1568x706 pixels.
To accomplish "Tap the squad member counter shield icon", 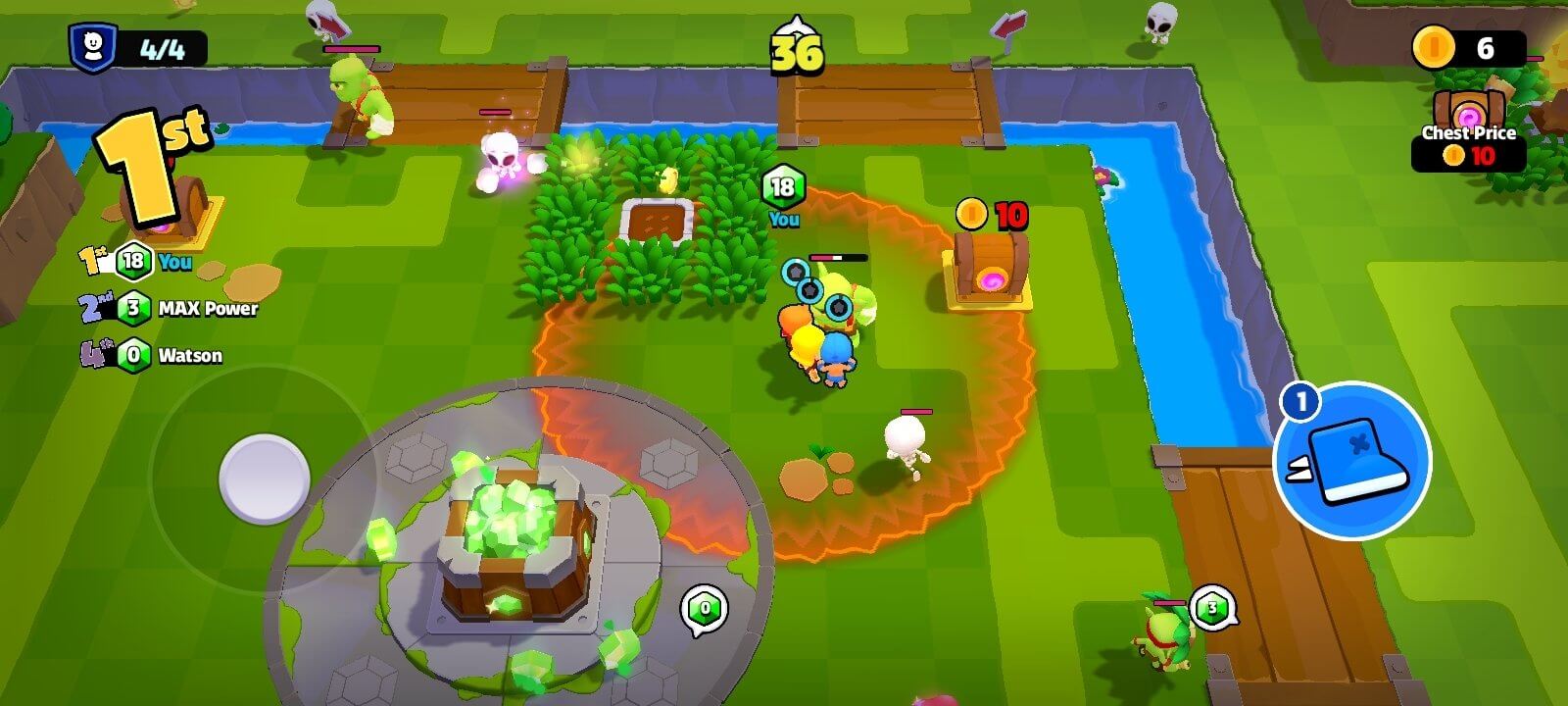I will [x=92, y=44].
